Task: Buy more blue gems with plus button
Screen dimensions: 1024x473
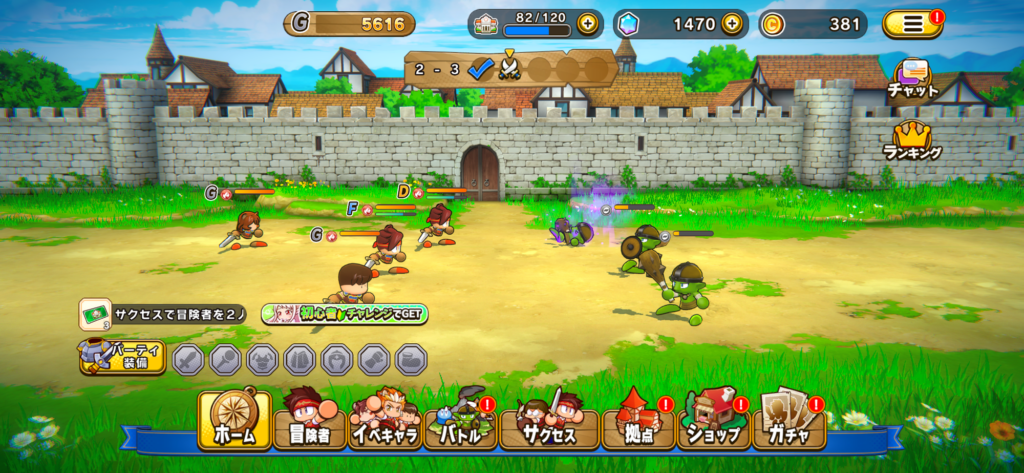Action: (x=733, y=24)
